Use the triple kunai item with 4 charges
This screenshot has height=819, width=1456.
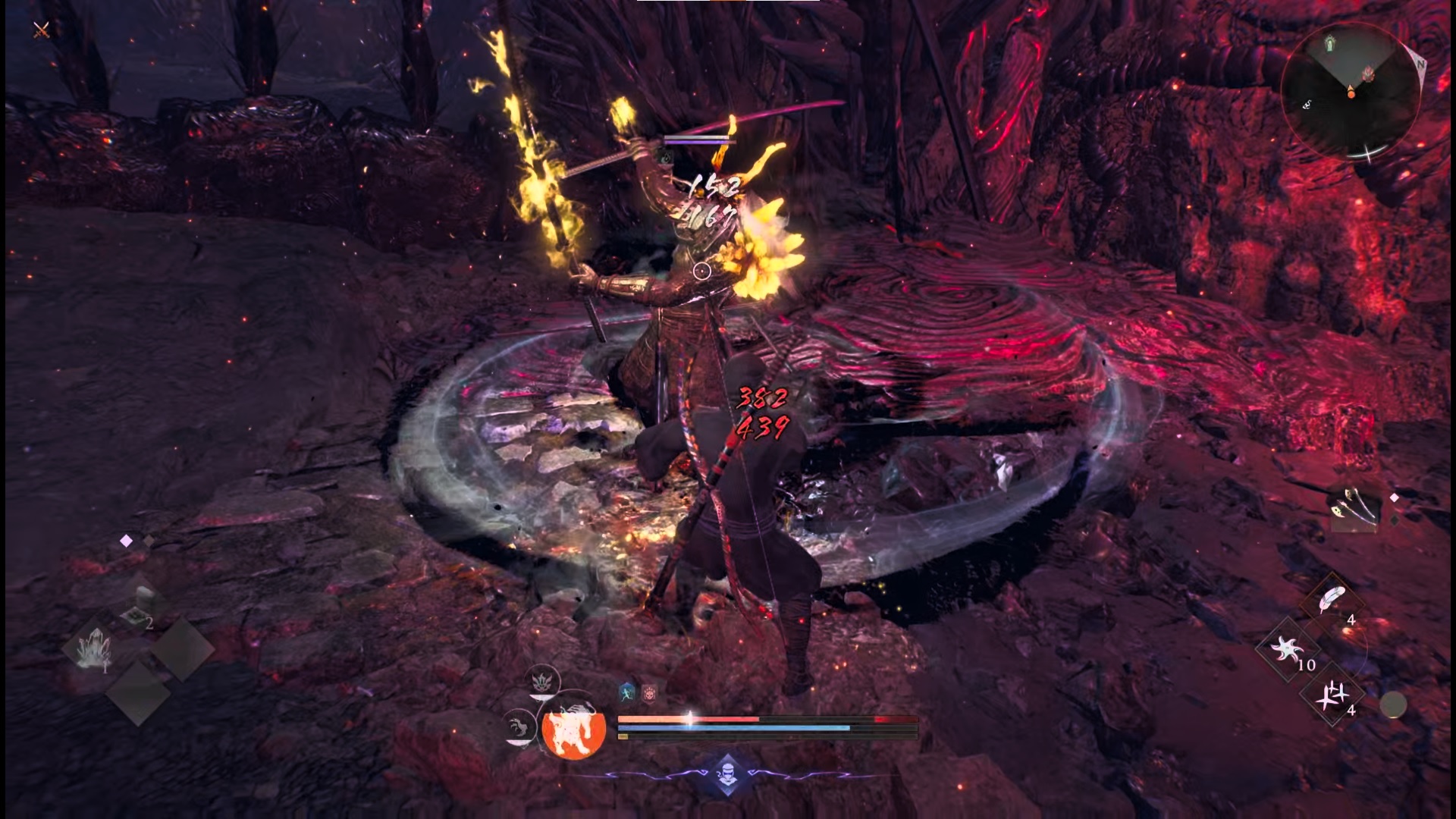tap(1334, 696)
